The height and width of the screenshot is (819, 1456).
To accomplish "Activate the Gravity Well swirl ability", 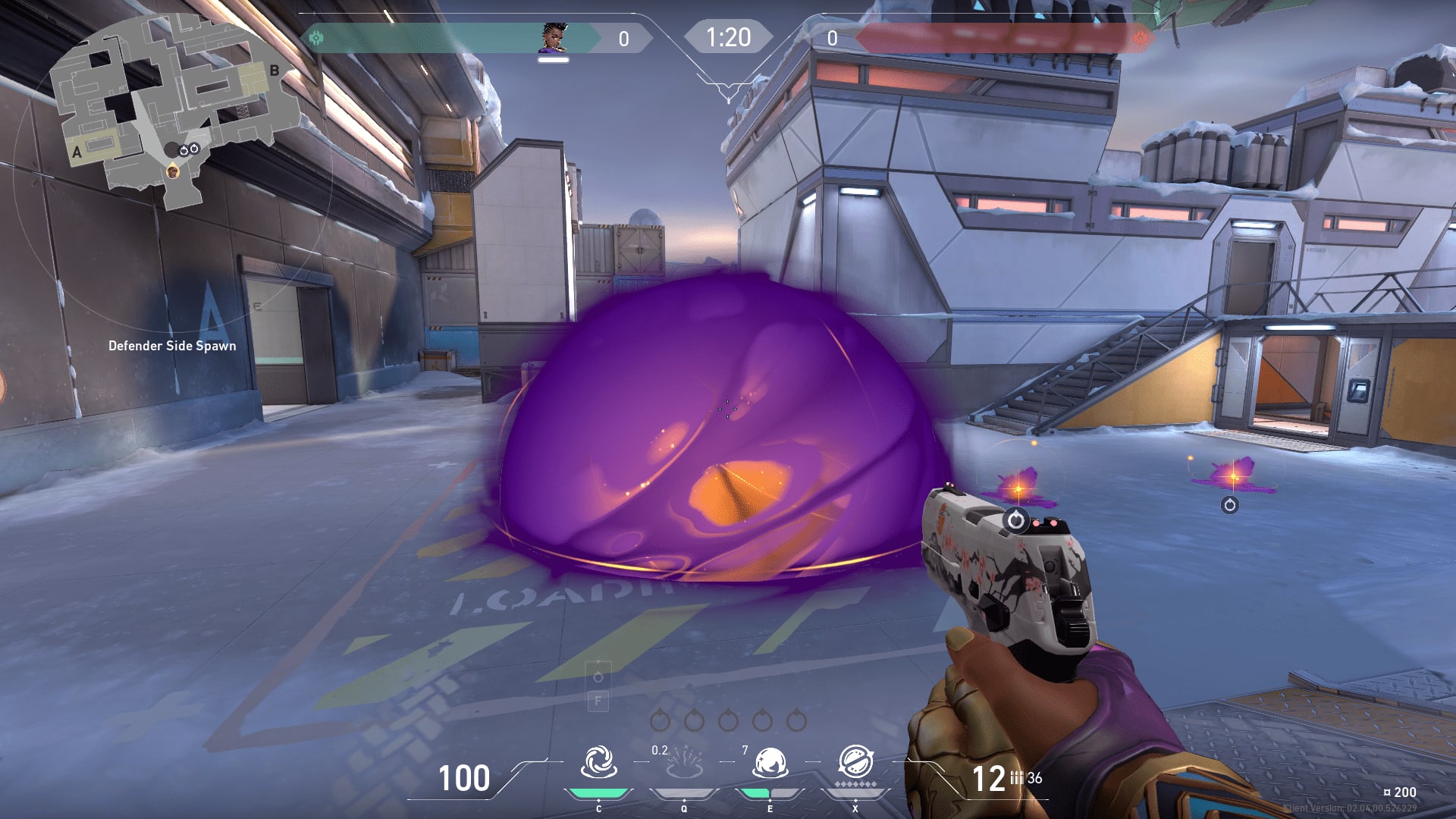I will click(x=598, y=762).
